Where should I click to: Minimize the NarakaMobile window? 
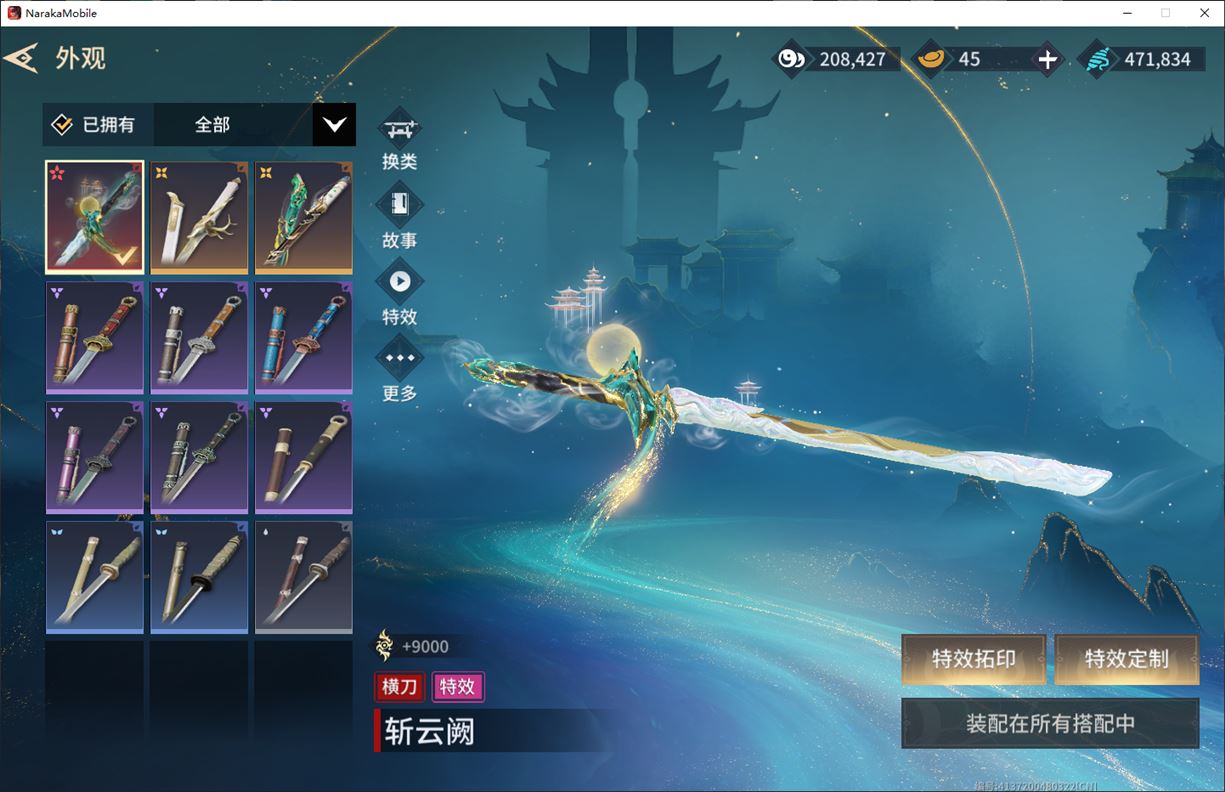tap(1126, 13)
